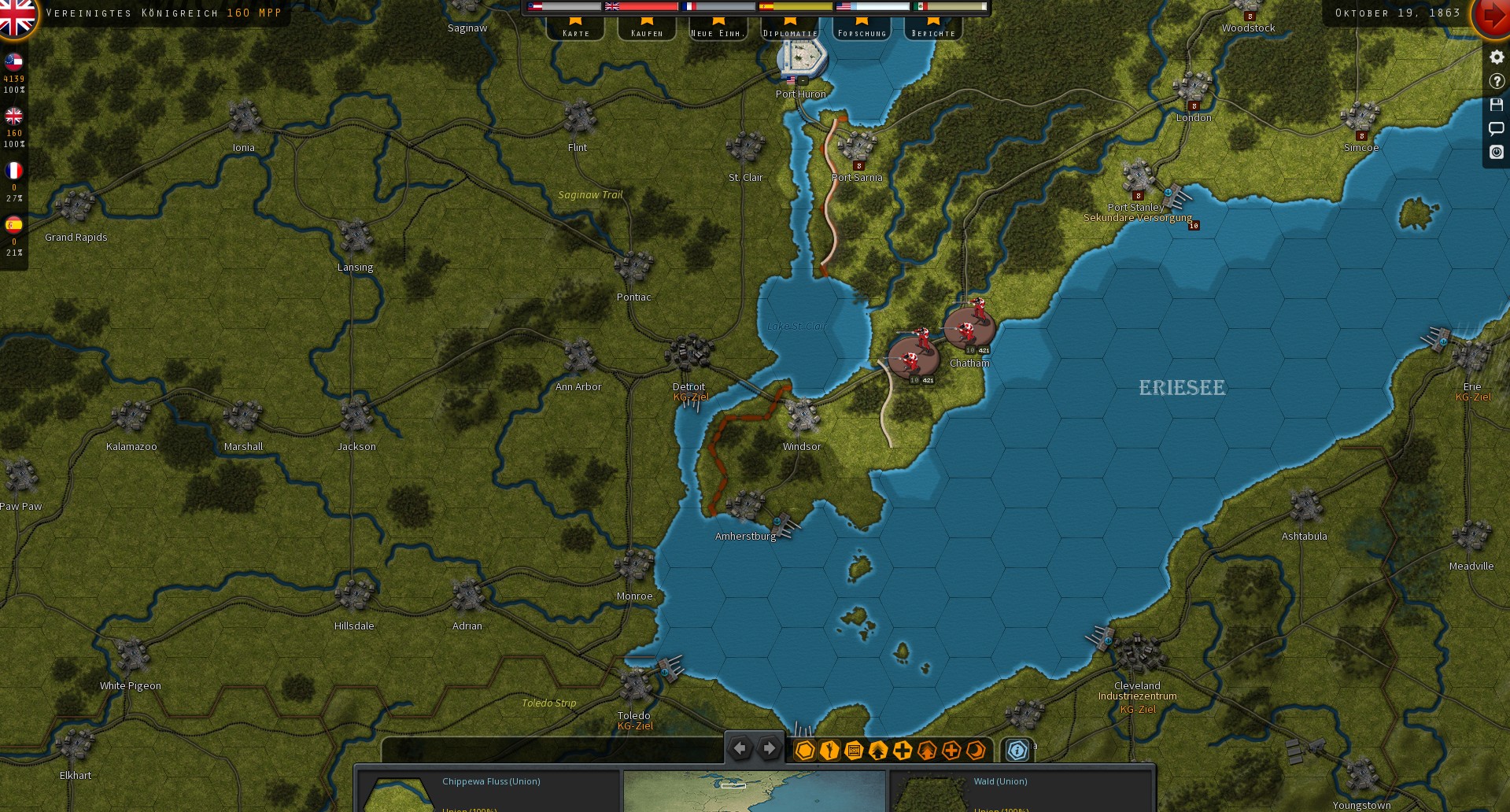Click the power exit icon on the right sidebar
This screenshot has width=1510, height=812.
tap(1497, 153)
